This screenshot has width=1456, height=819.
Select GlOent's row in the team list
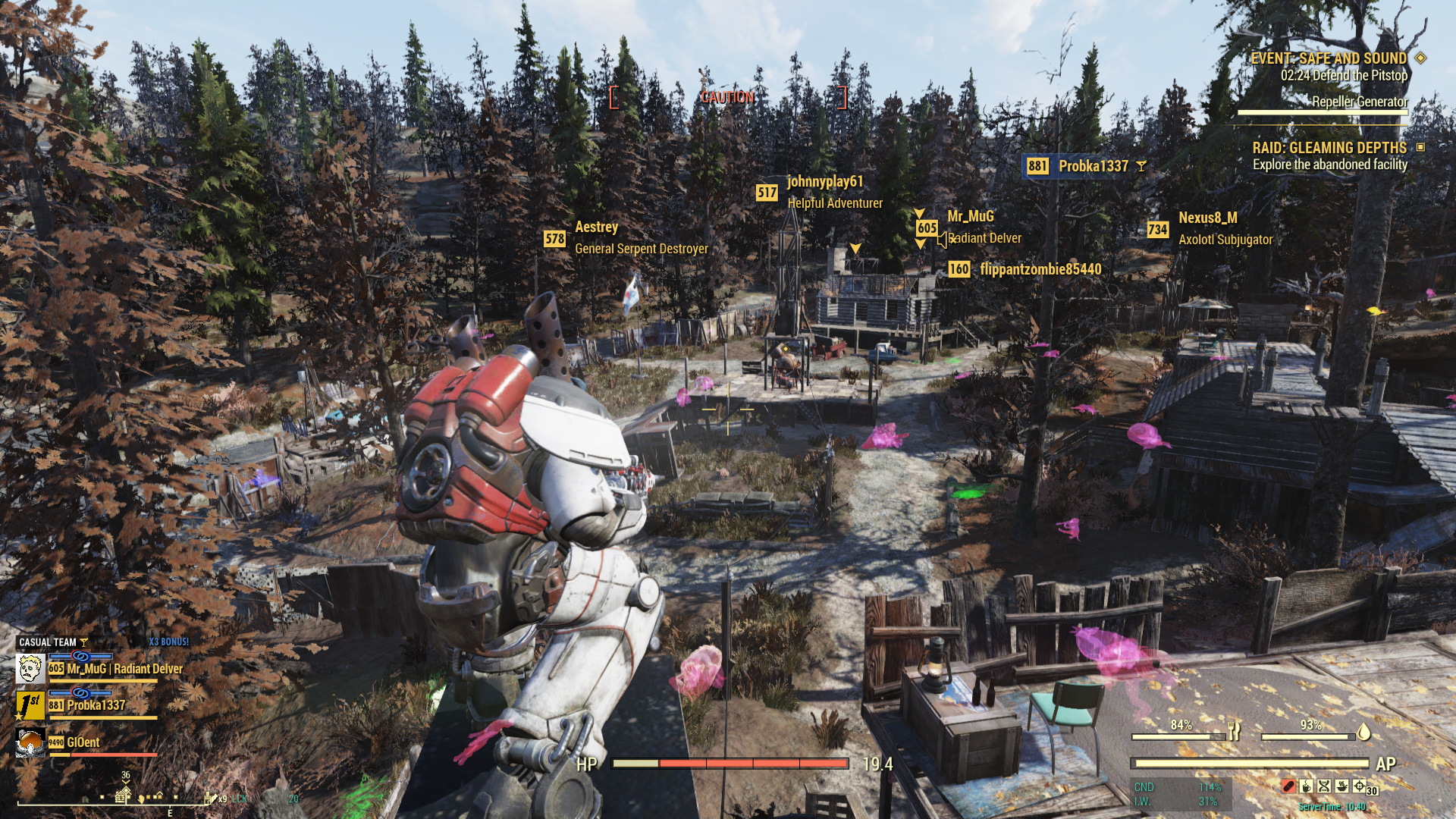coord(82,742)
